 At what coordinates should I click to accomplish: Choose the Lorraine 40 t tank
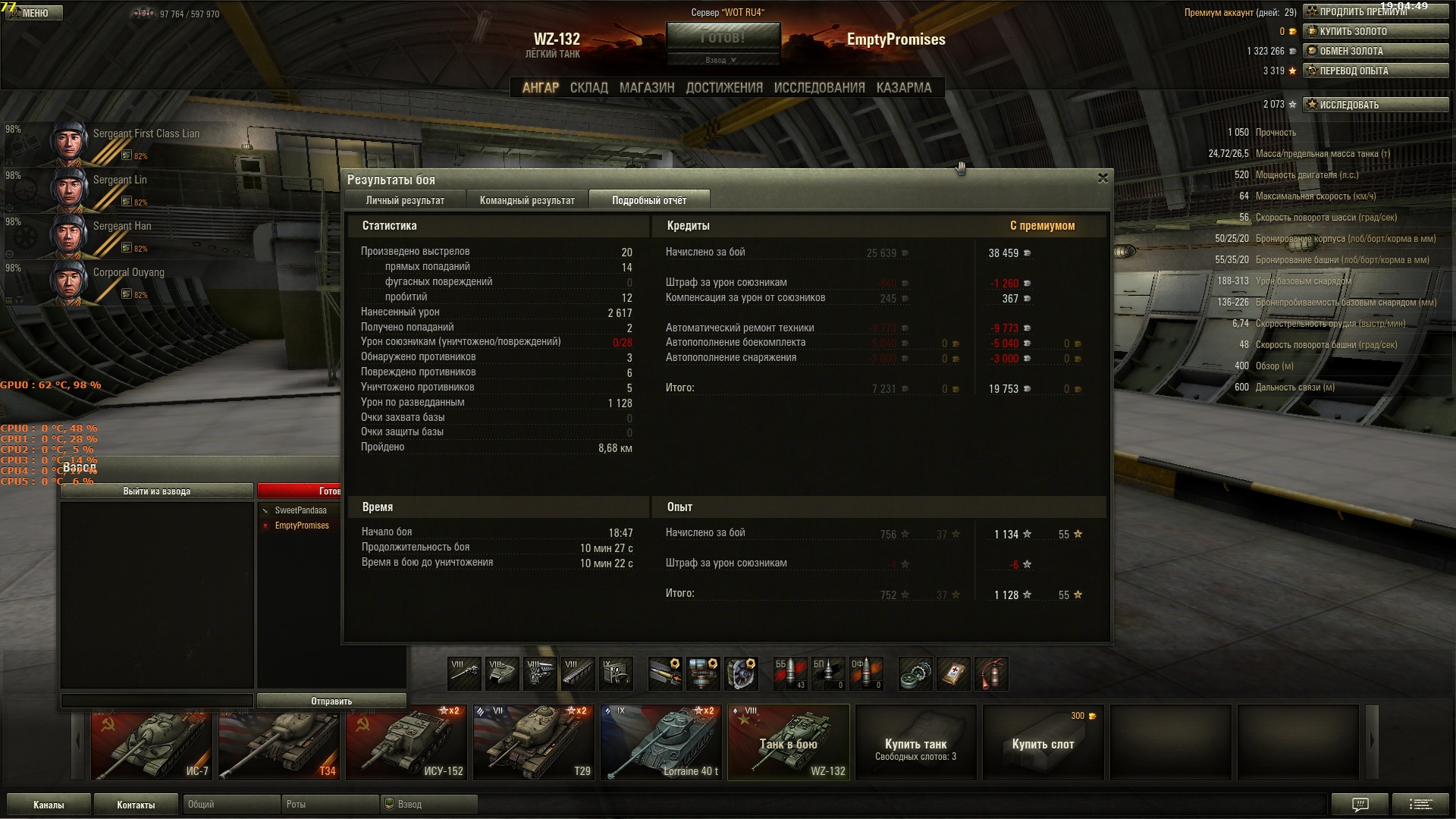[661, 743]
